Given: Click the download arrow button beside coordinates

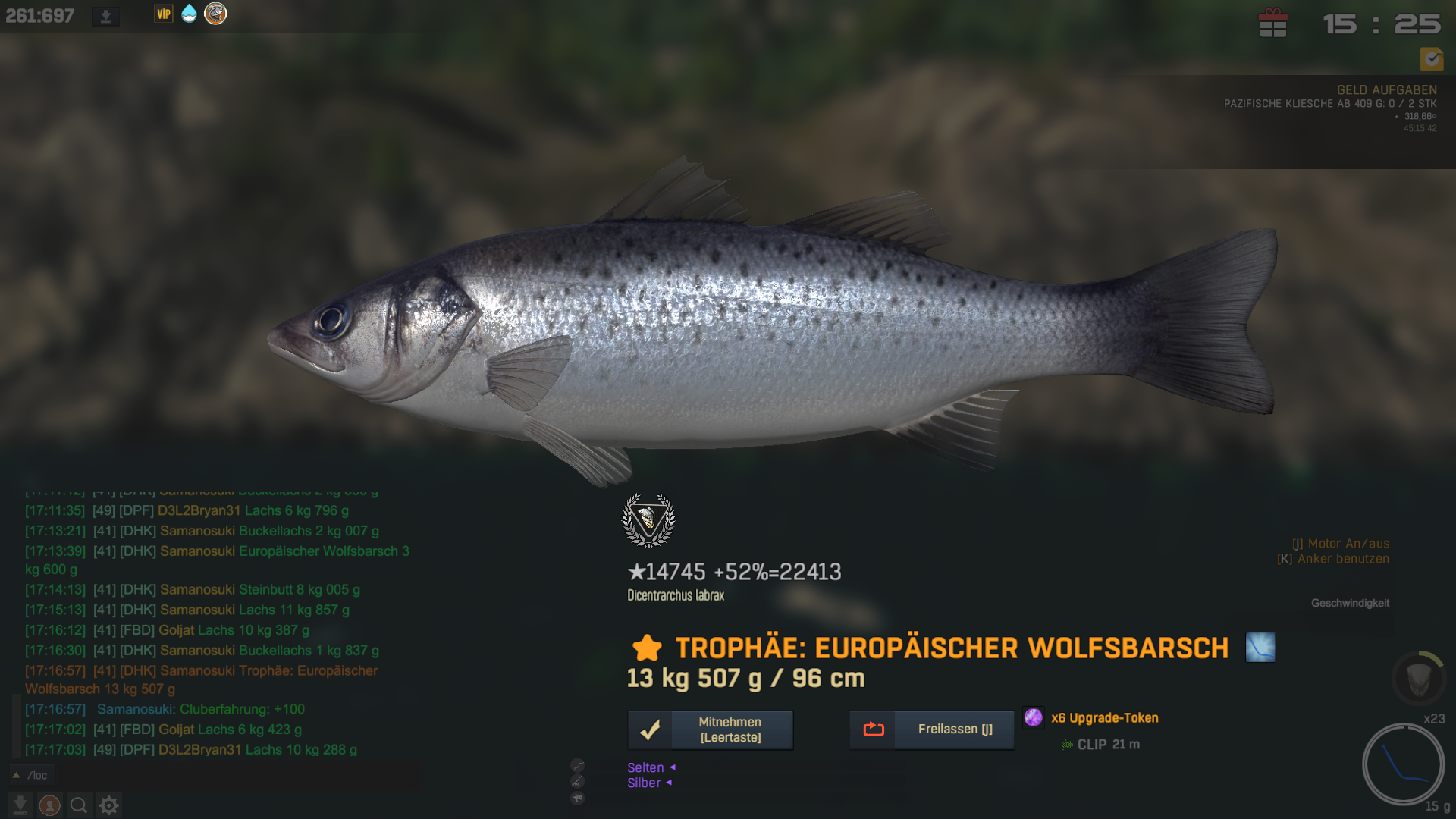Looking at the screenshot, I should [x=106, y=16].
